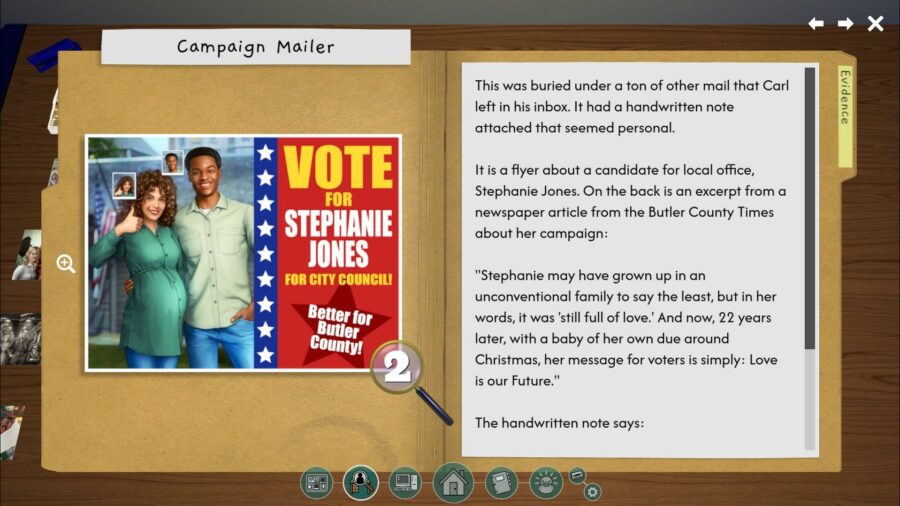Open the yellow Evidence tab
The image size is (900, 506).
click(x=845, y=110)
